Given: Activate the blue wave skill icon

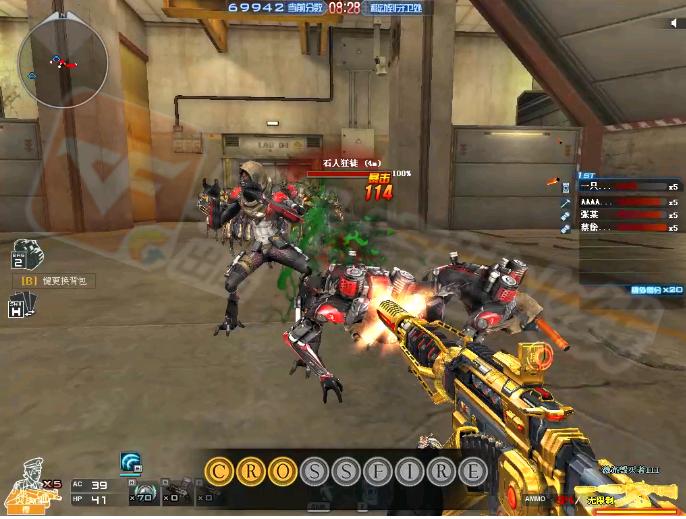Looking at the screenshot, I should [x=130, y=462].
